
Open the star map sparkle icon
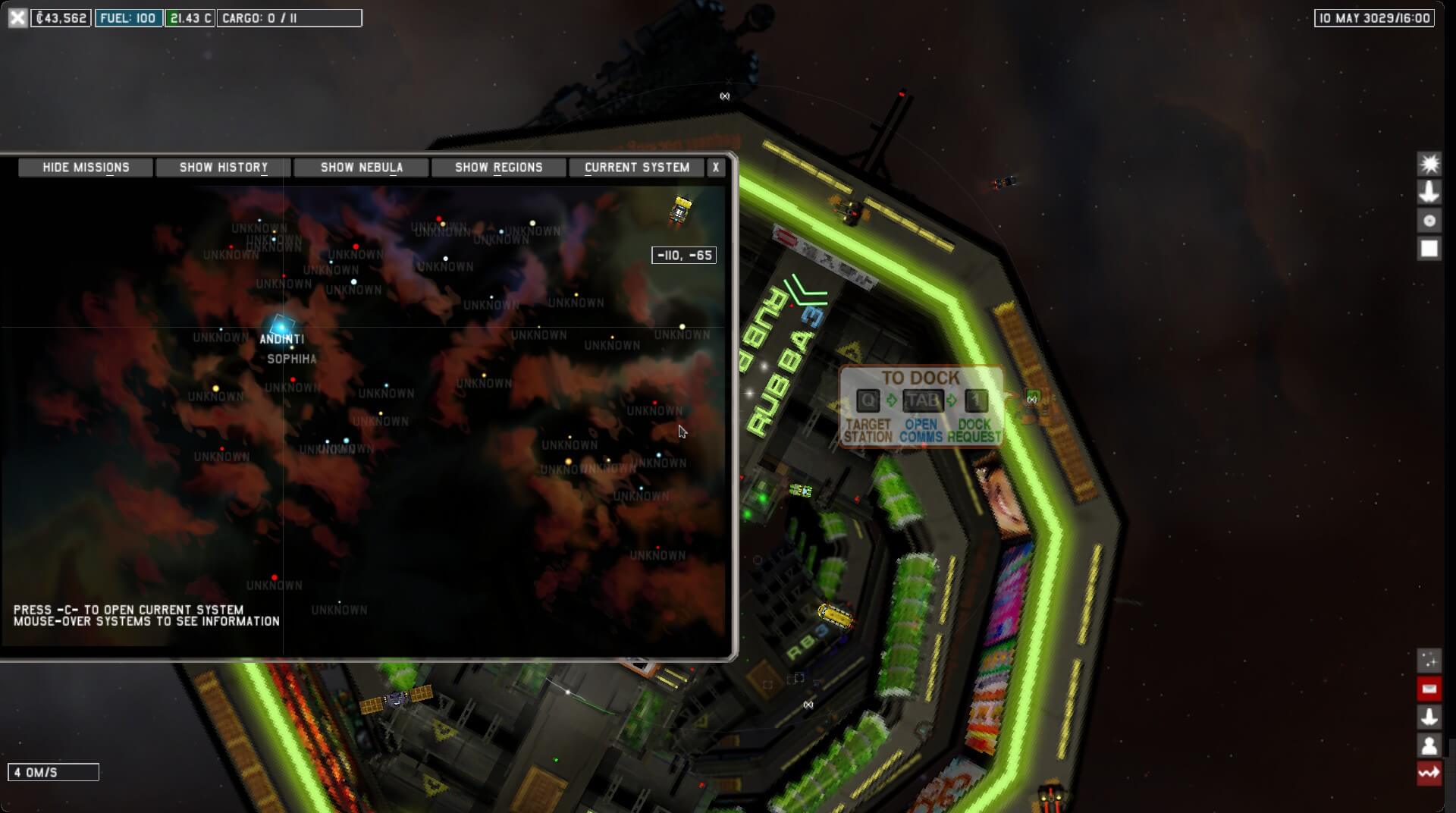pyautogui.click(x=1429, y=660)
